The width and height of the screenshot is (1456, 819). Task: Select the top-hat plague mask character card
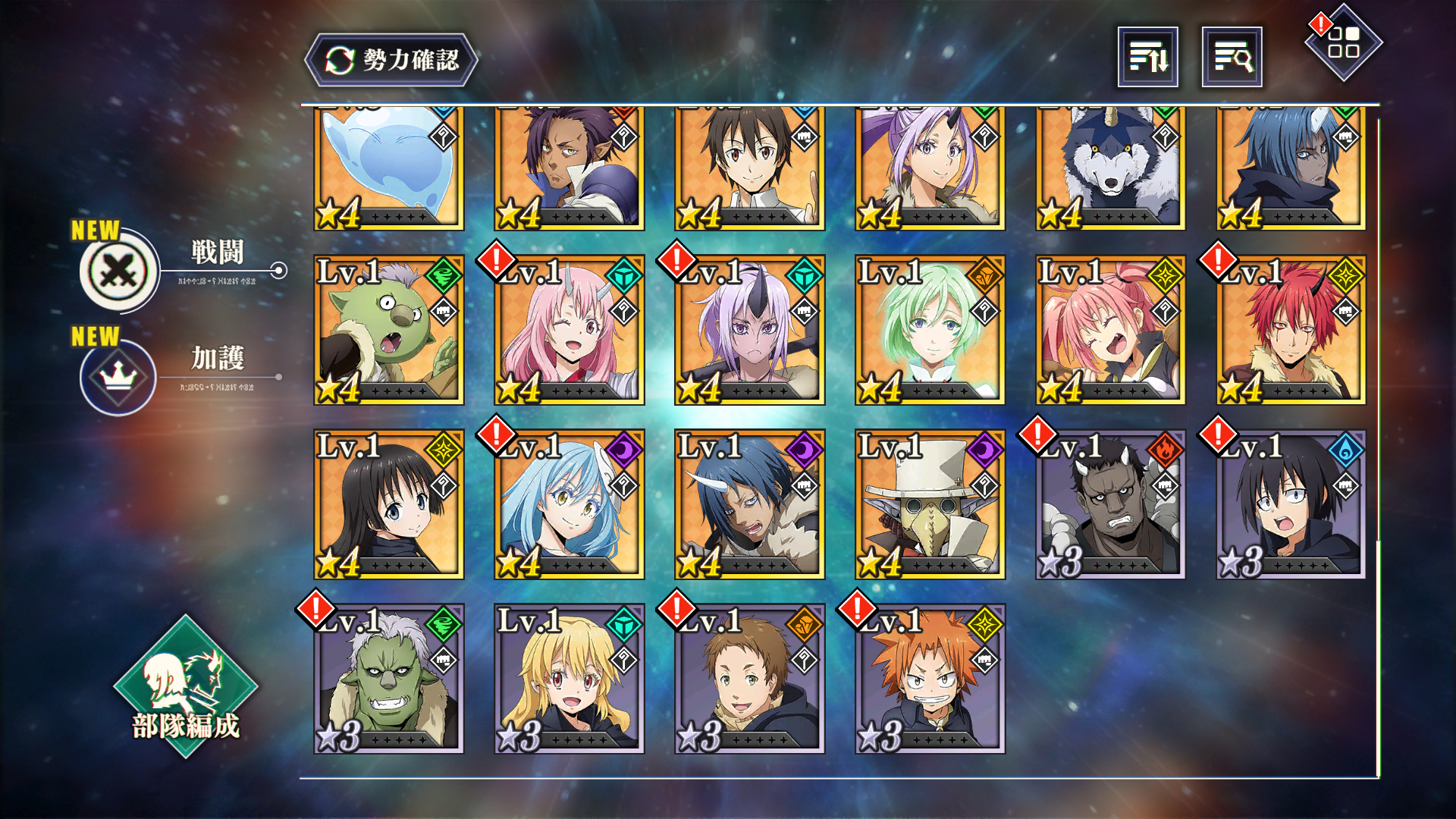click(x=930, y=504)
